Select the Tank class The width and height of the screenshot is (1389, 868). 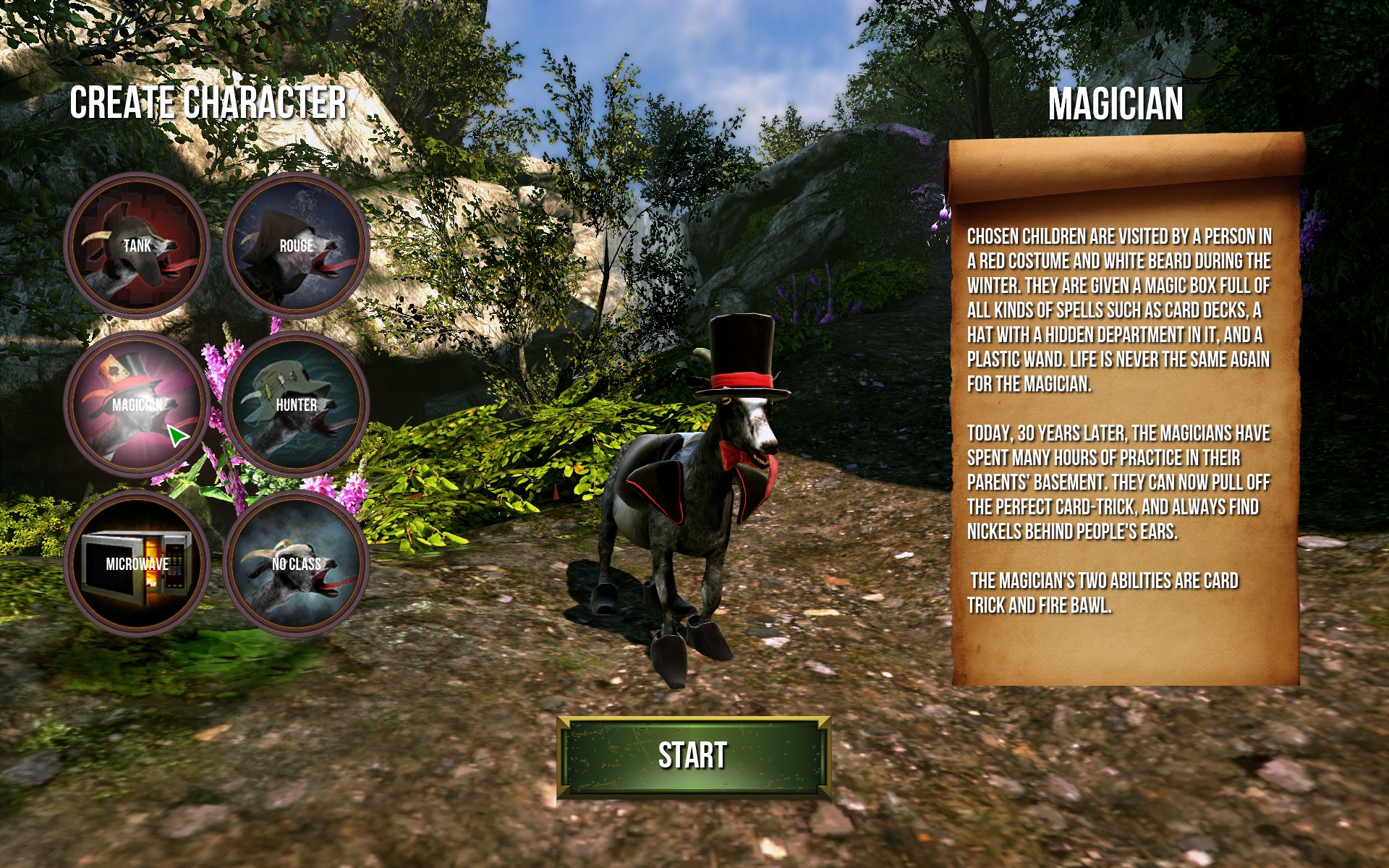(x=137, y=246)
